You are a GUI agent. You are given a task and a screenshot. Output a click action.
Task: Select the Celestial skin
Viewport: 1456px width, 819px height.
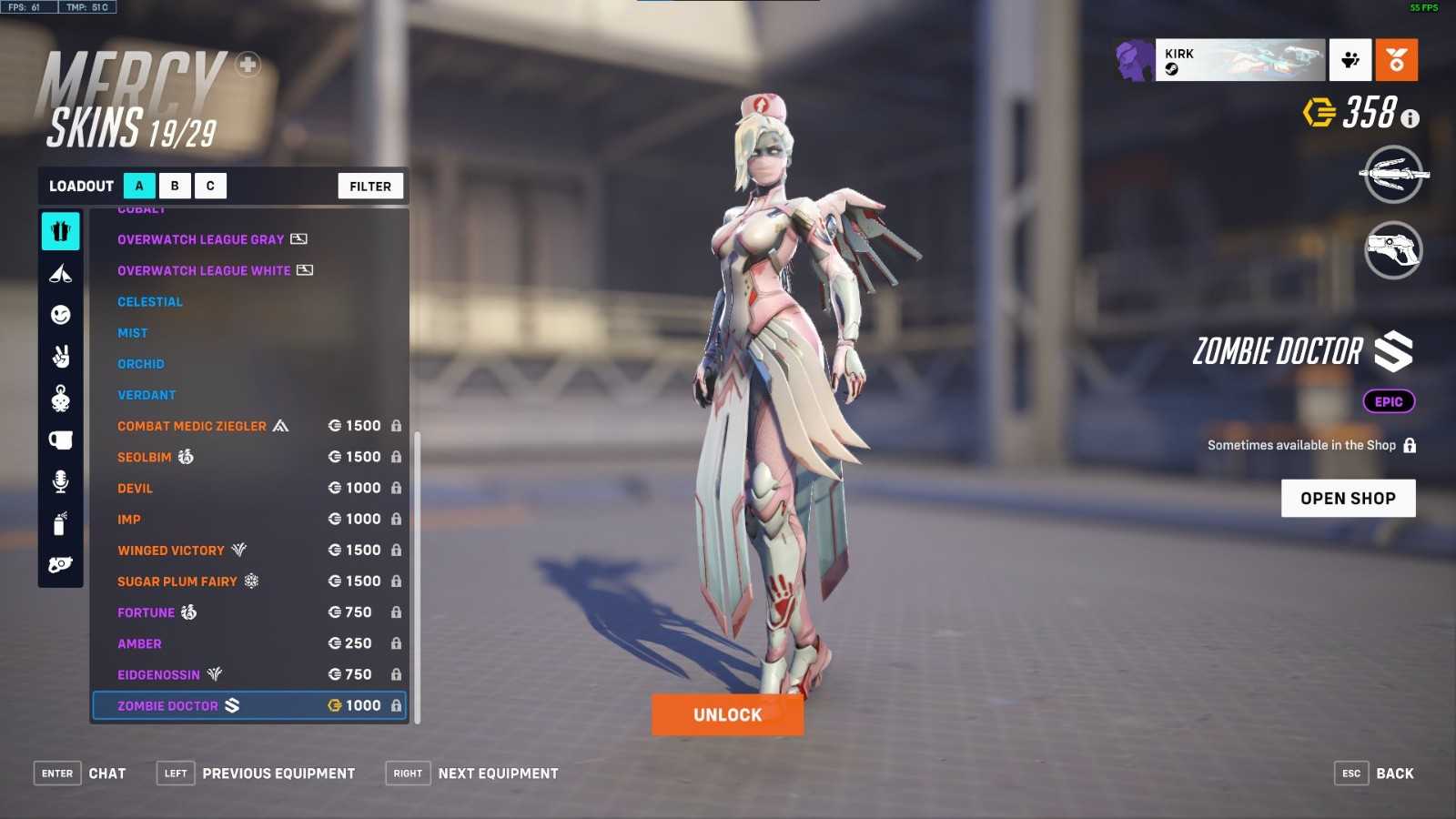[150, 302]
